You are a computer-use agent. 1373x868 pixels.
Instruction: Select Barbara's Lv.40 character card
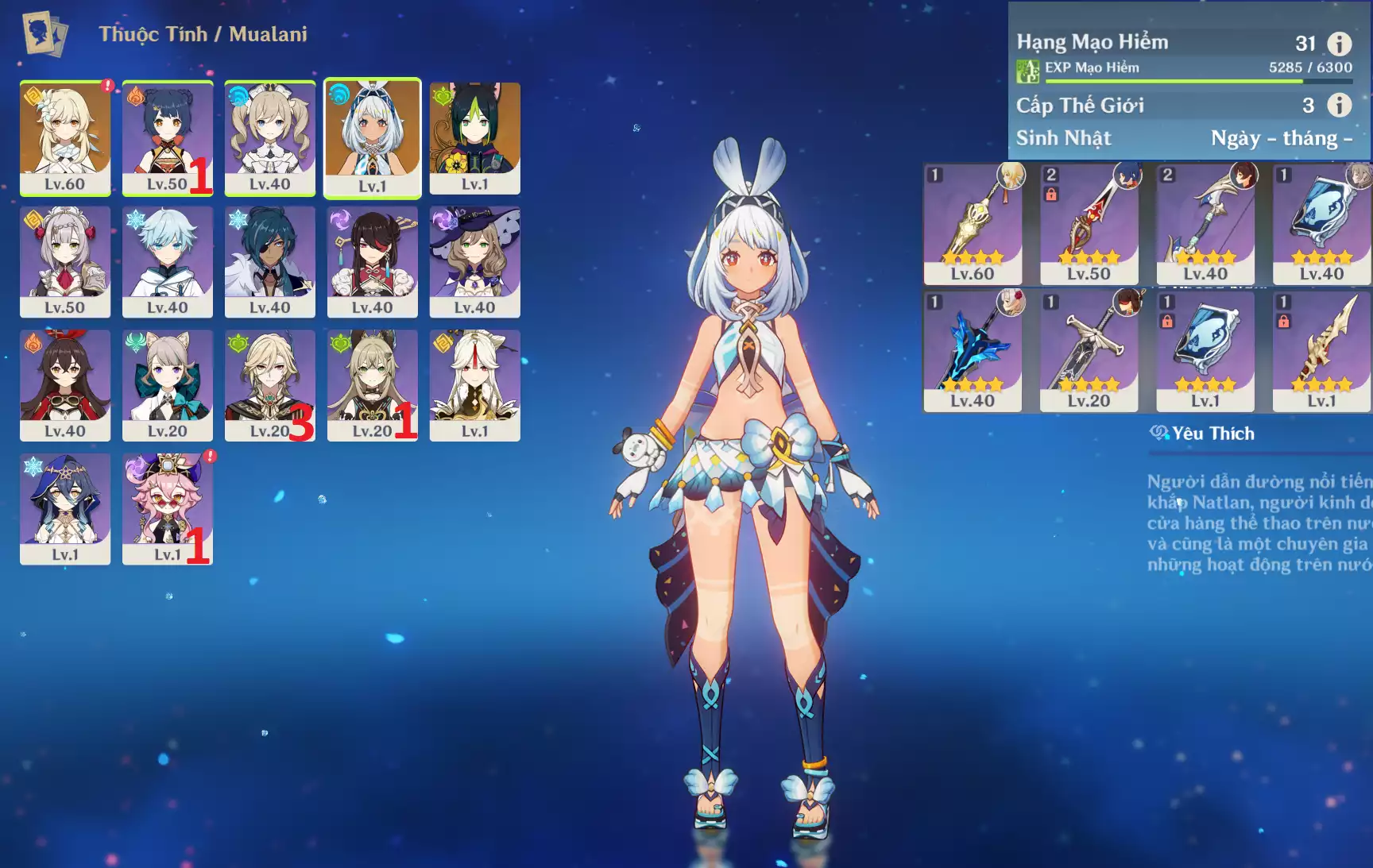[269, 137]
